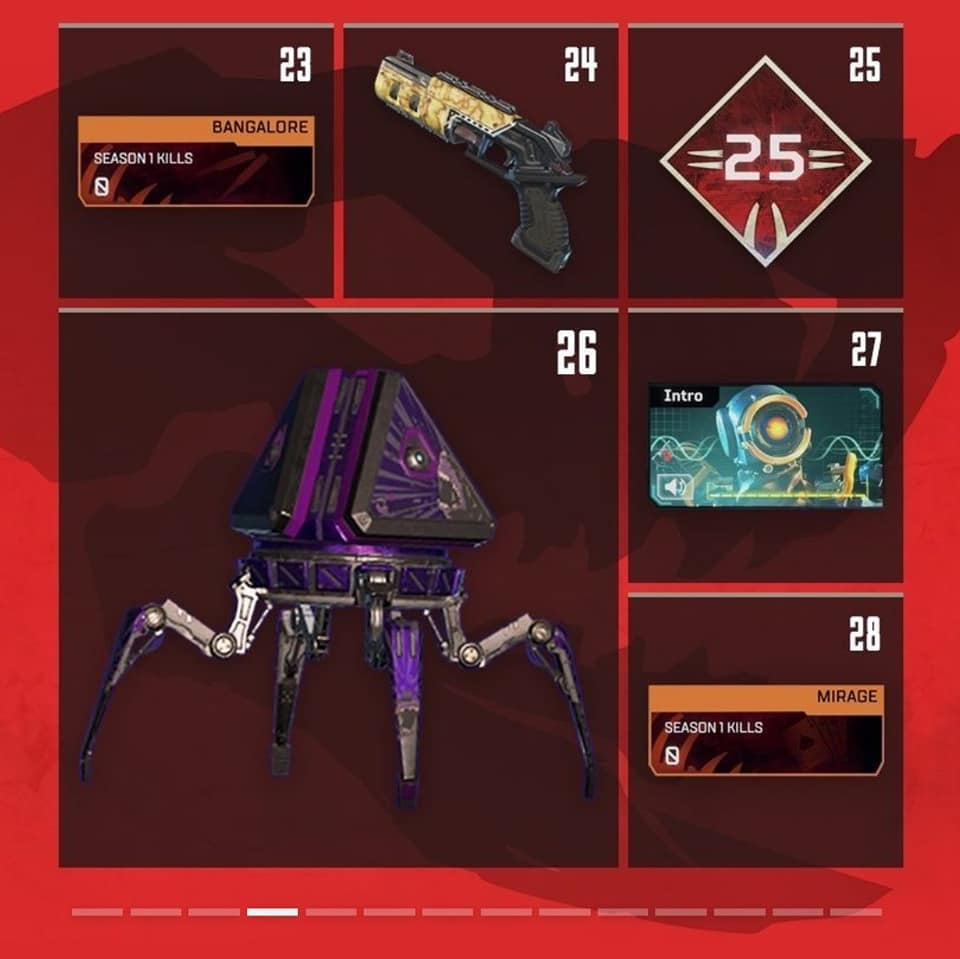
Task: Open the level 25 diamond badge reward
Action: point(765,161)
